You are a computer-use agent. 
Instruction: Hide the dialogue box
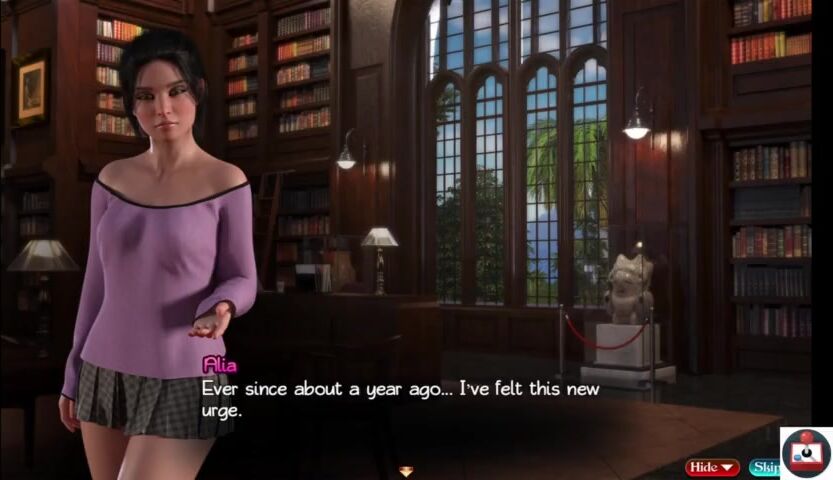click(711, 467)
